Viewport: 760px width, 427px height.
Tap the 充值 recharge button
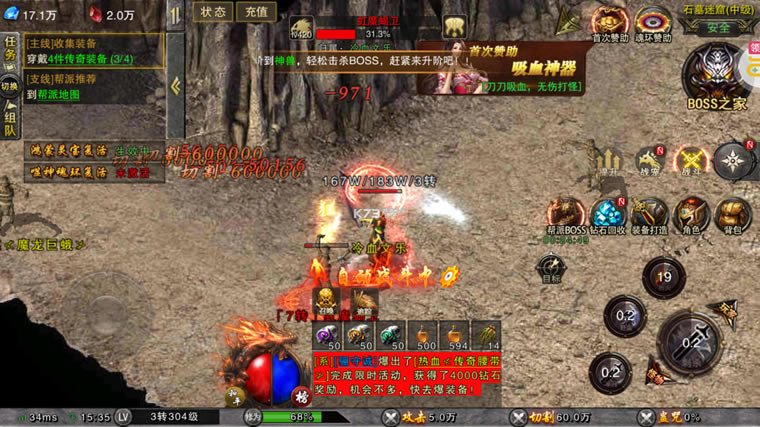[257, 12]
